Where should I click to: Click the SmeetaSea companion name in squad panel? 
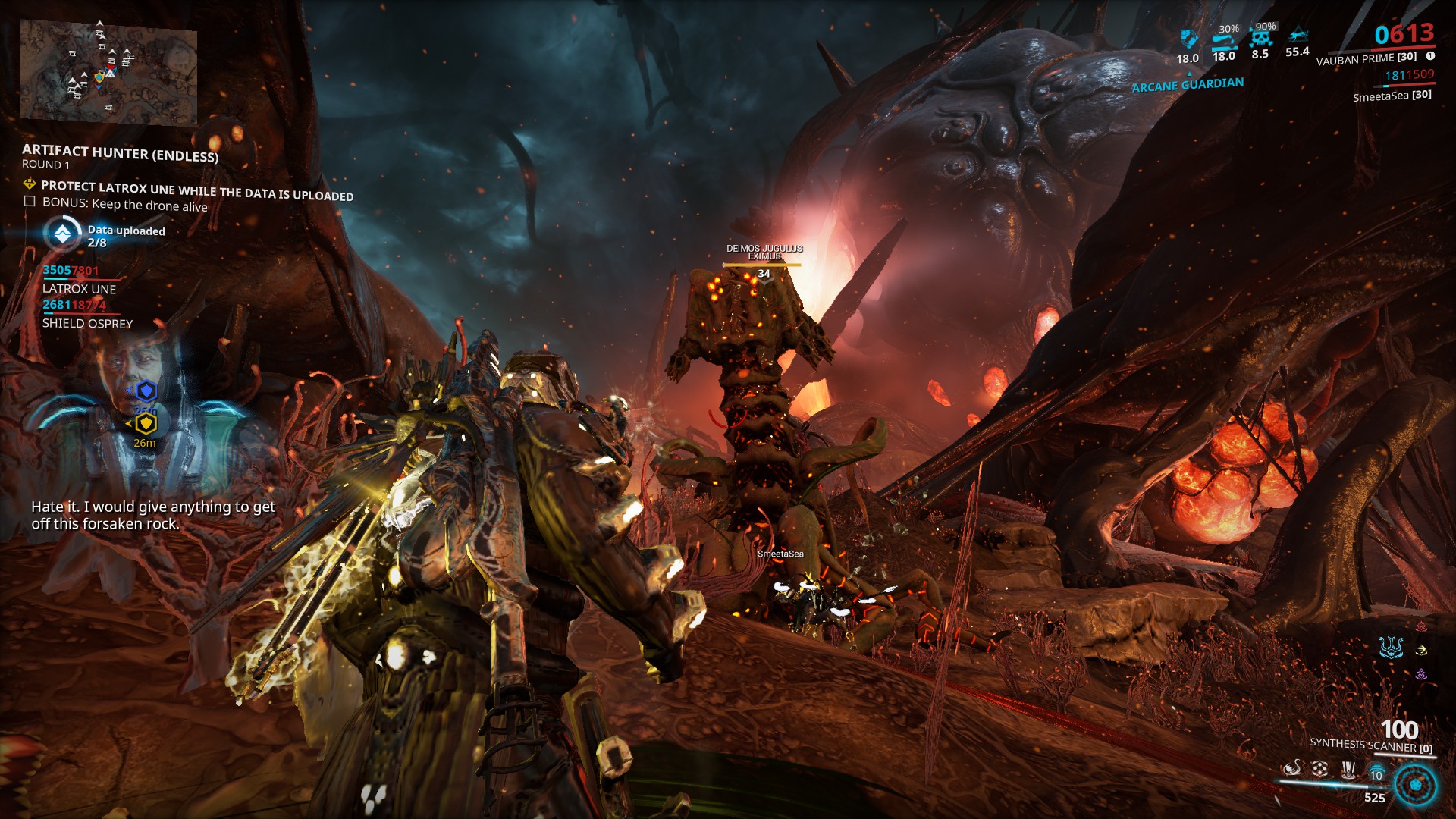(1392, 96)
